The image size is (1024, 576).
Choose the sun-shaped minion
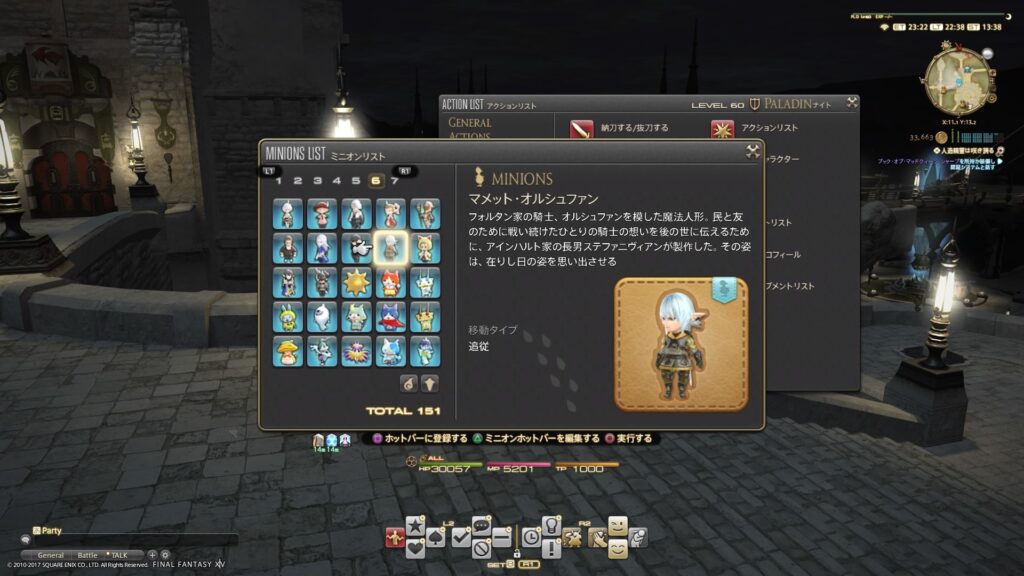(x=356, y=282)
